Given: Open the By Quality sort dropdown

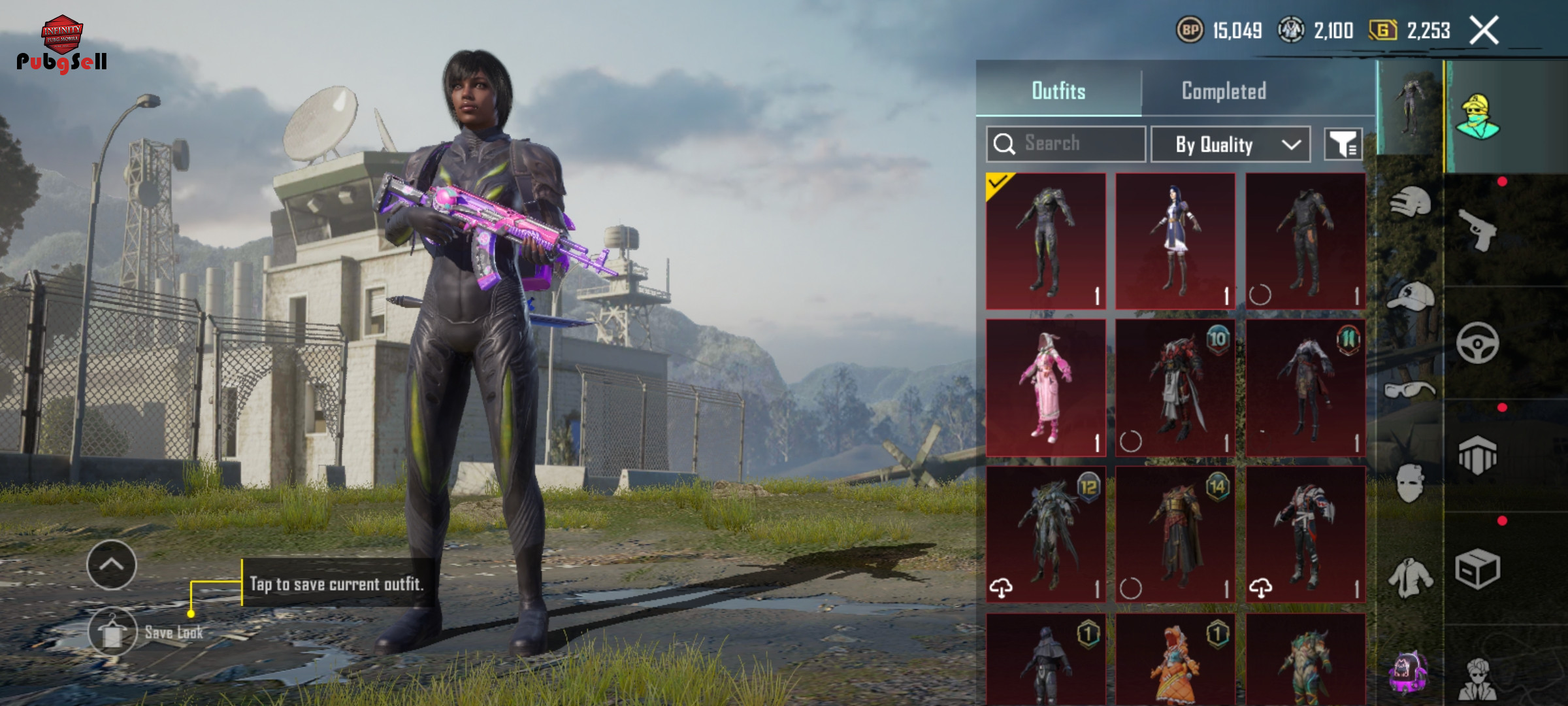Looking at the screenshot, I should tap(1230, 144).
